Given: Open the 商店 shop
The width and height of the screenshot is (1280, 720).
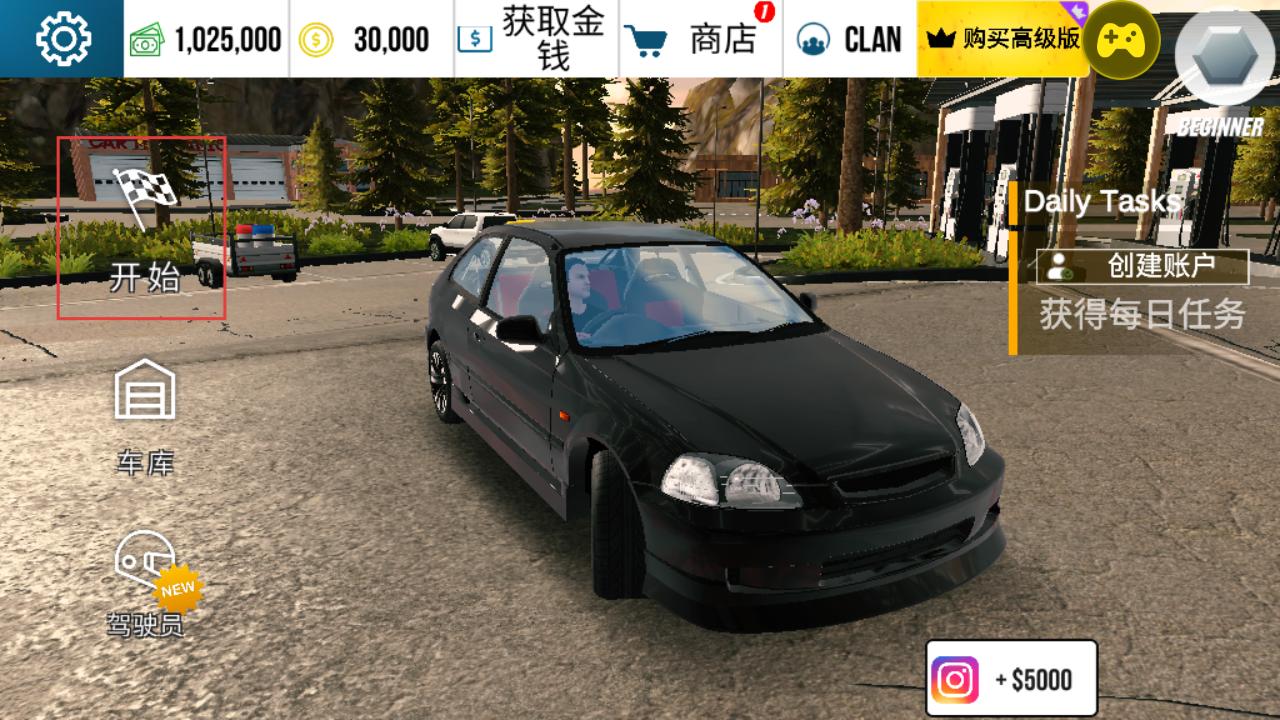Looking at the screenshot, I should point(701,39).
